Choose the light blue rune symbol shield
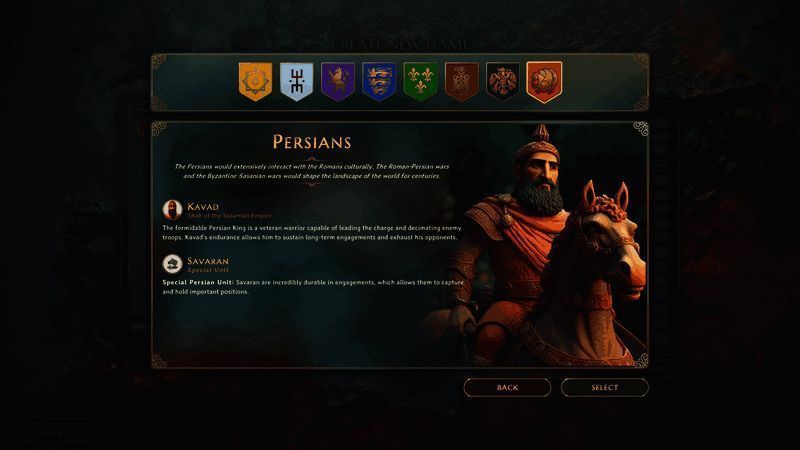Image resolution: width=800 pixels, height=450 pixels. (x=296, y=82)
